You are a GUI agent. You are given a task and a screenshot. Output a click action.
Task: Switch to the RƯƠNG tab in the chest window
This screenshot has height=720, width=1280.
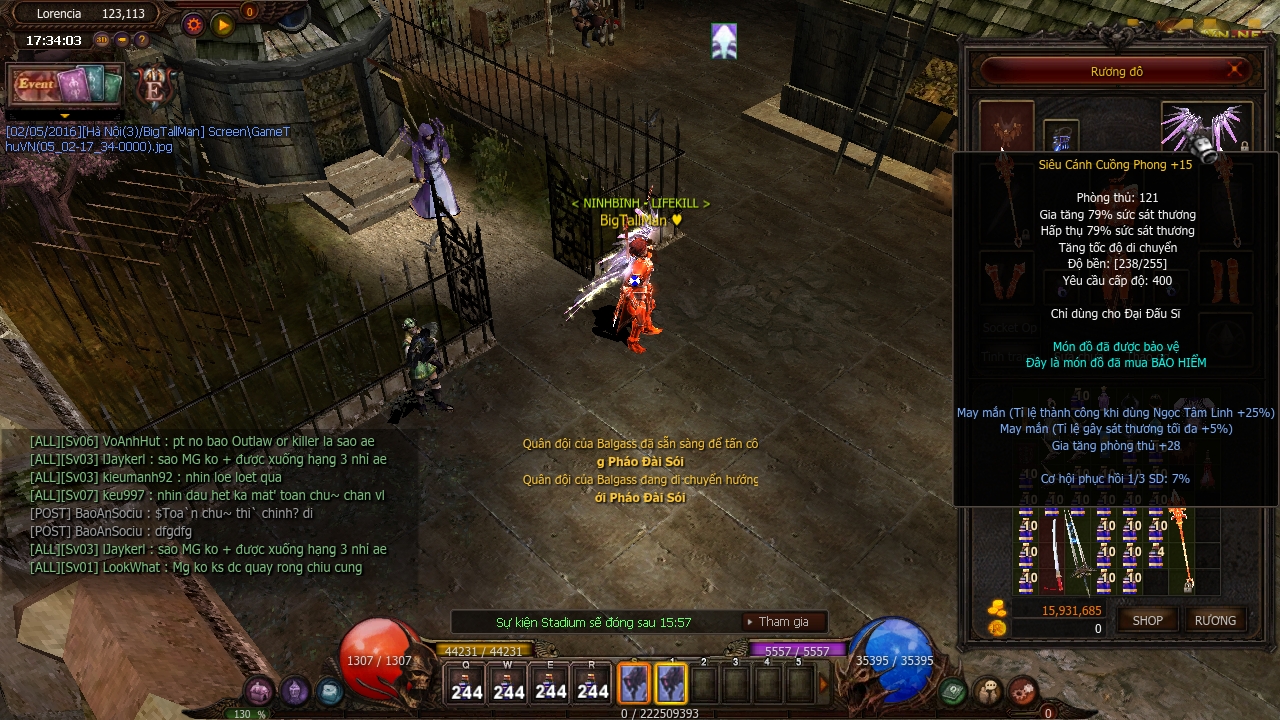[1215, 620]
